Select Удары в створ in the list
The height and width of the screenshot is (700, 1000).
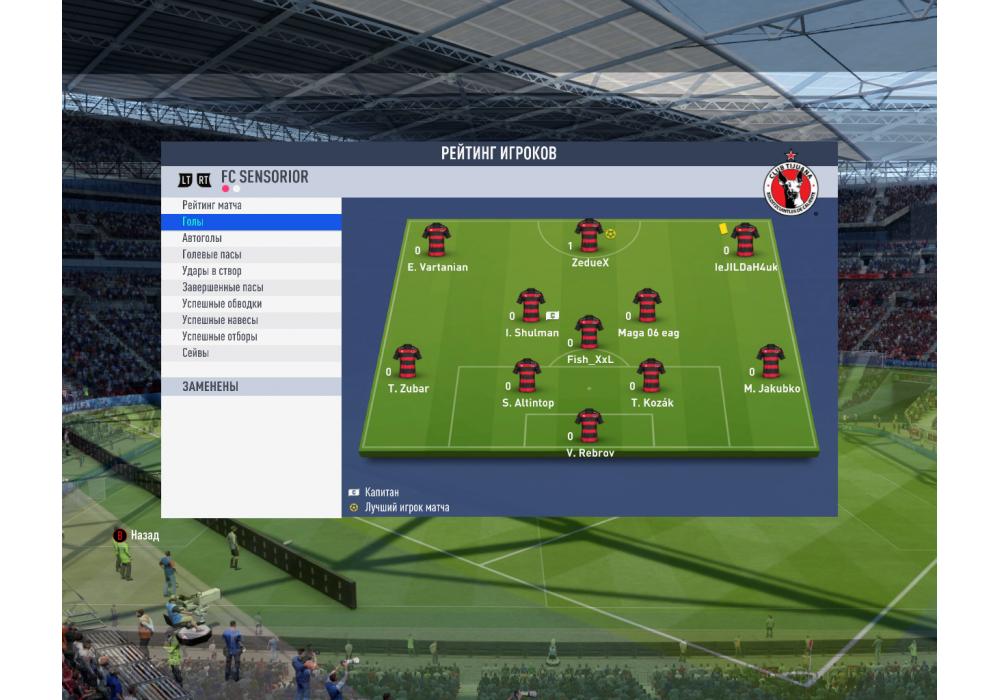[x=212, y=271]
